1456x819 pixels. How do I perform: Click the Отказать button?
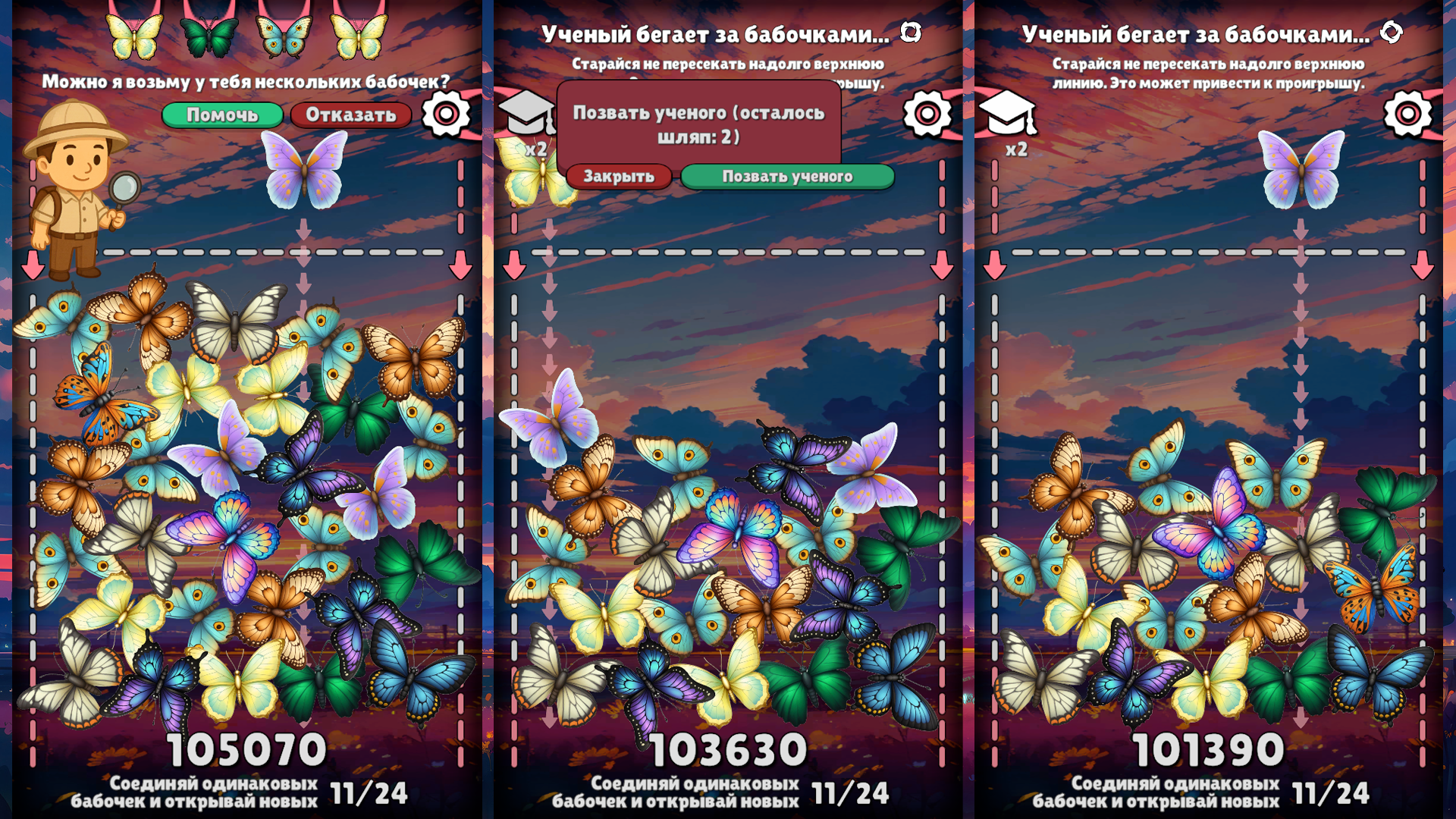[351, 116]
